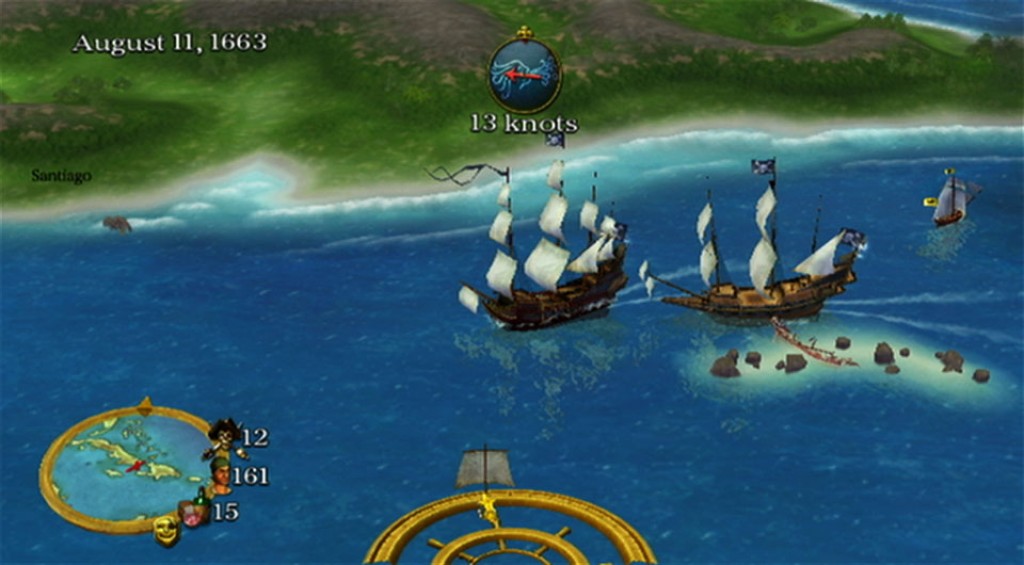Click the wind direction compass
The height and width of the screenshot is (565, 1024).
click(524, 74)
